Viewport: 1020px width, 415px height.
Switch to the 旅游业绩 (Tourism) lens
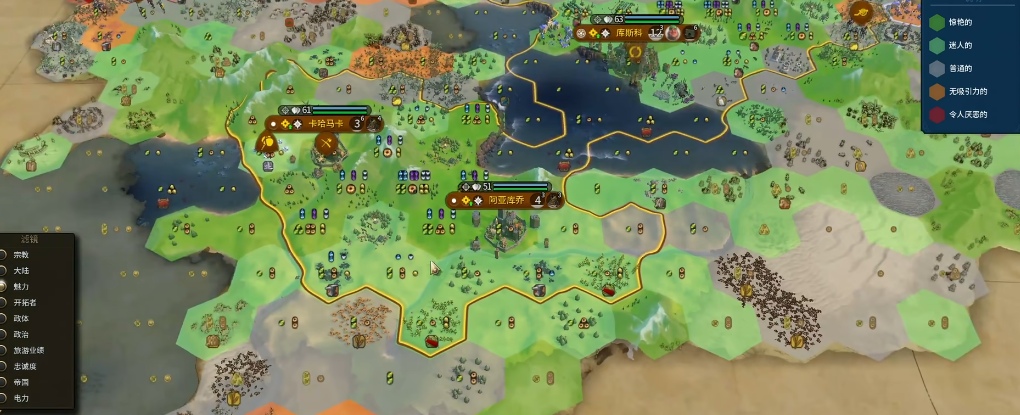coord(4,350)
